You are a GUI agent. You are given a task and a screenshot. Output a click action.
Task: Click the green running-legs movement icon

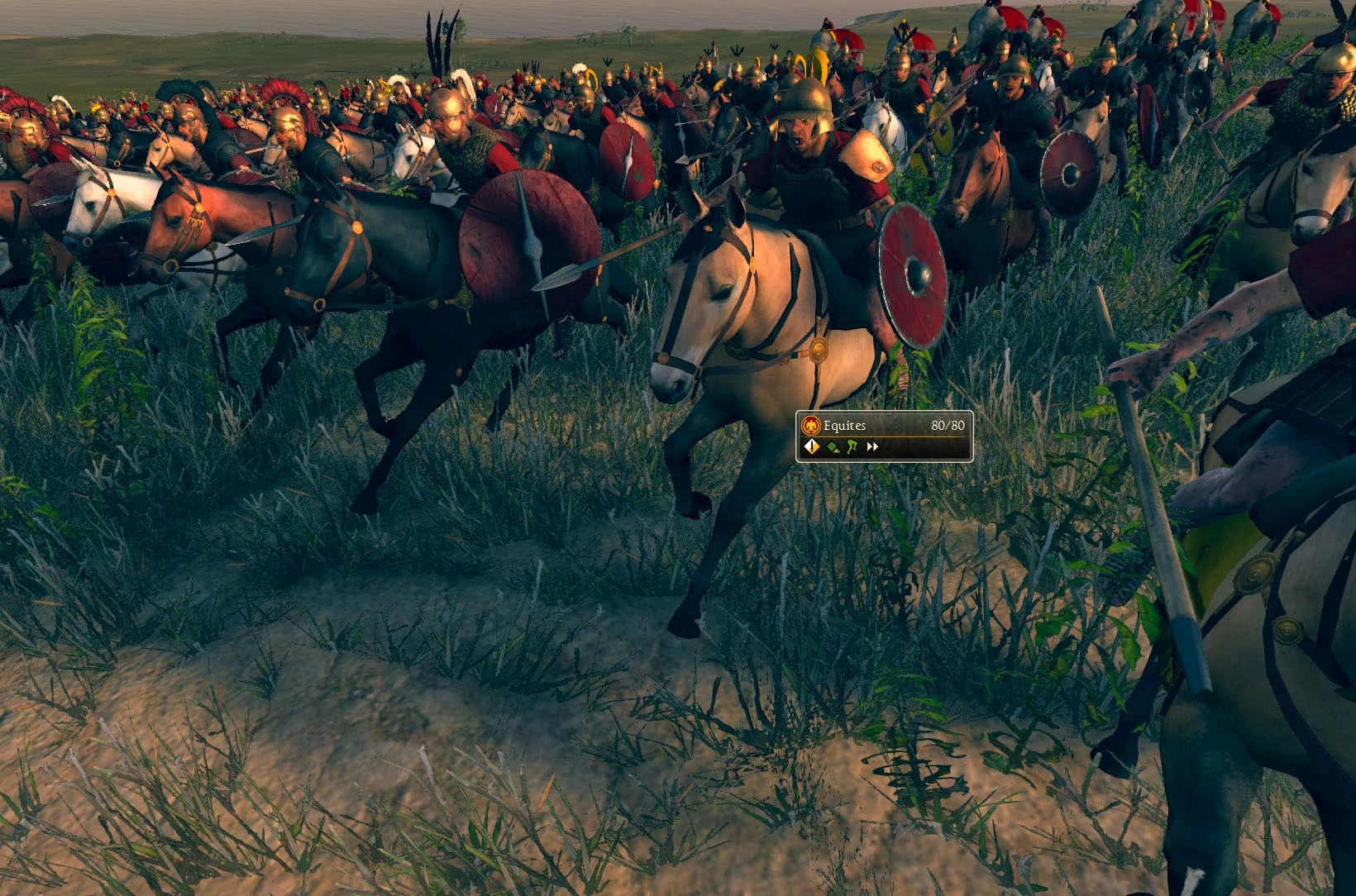(x=851, y=446)
